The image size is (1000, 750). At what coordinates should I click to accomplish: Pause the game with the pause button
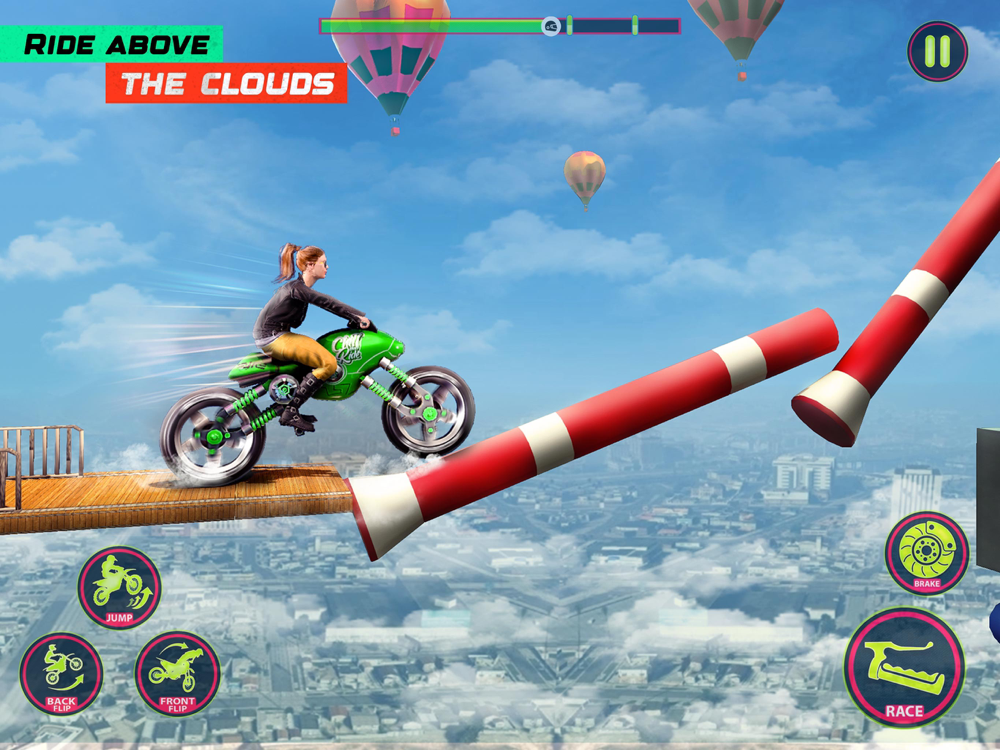pos(937,51)
